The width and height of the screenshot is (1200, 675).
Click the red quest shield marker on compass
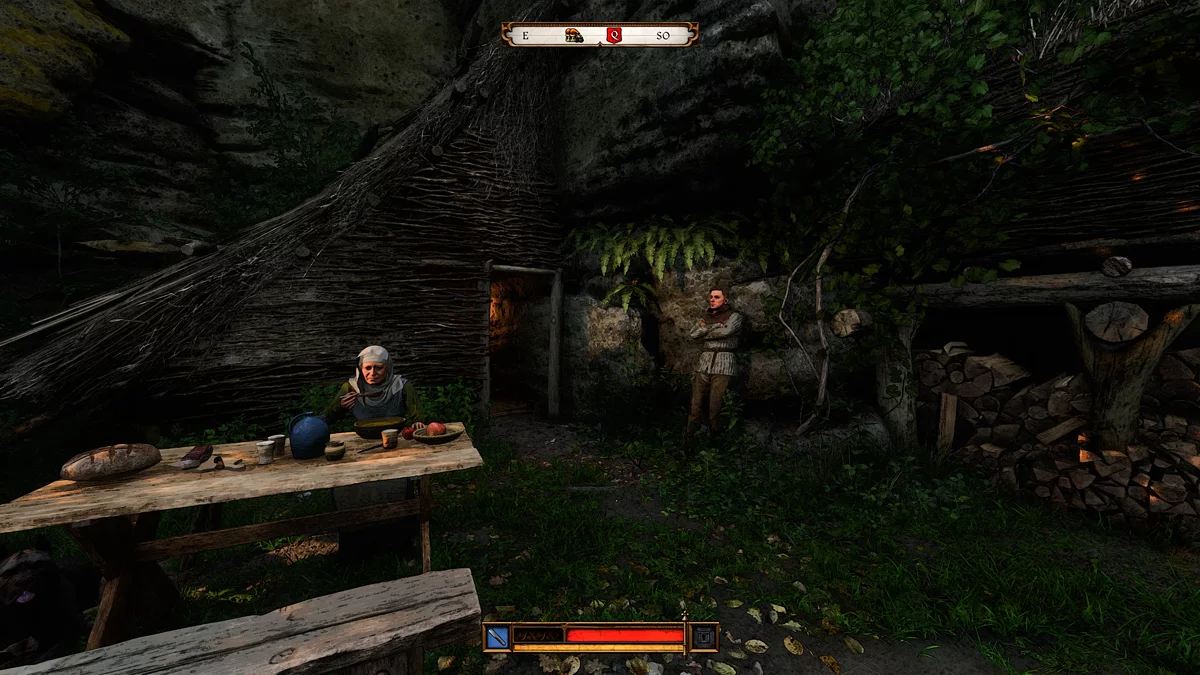[614, 36]
